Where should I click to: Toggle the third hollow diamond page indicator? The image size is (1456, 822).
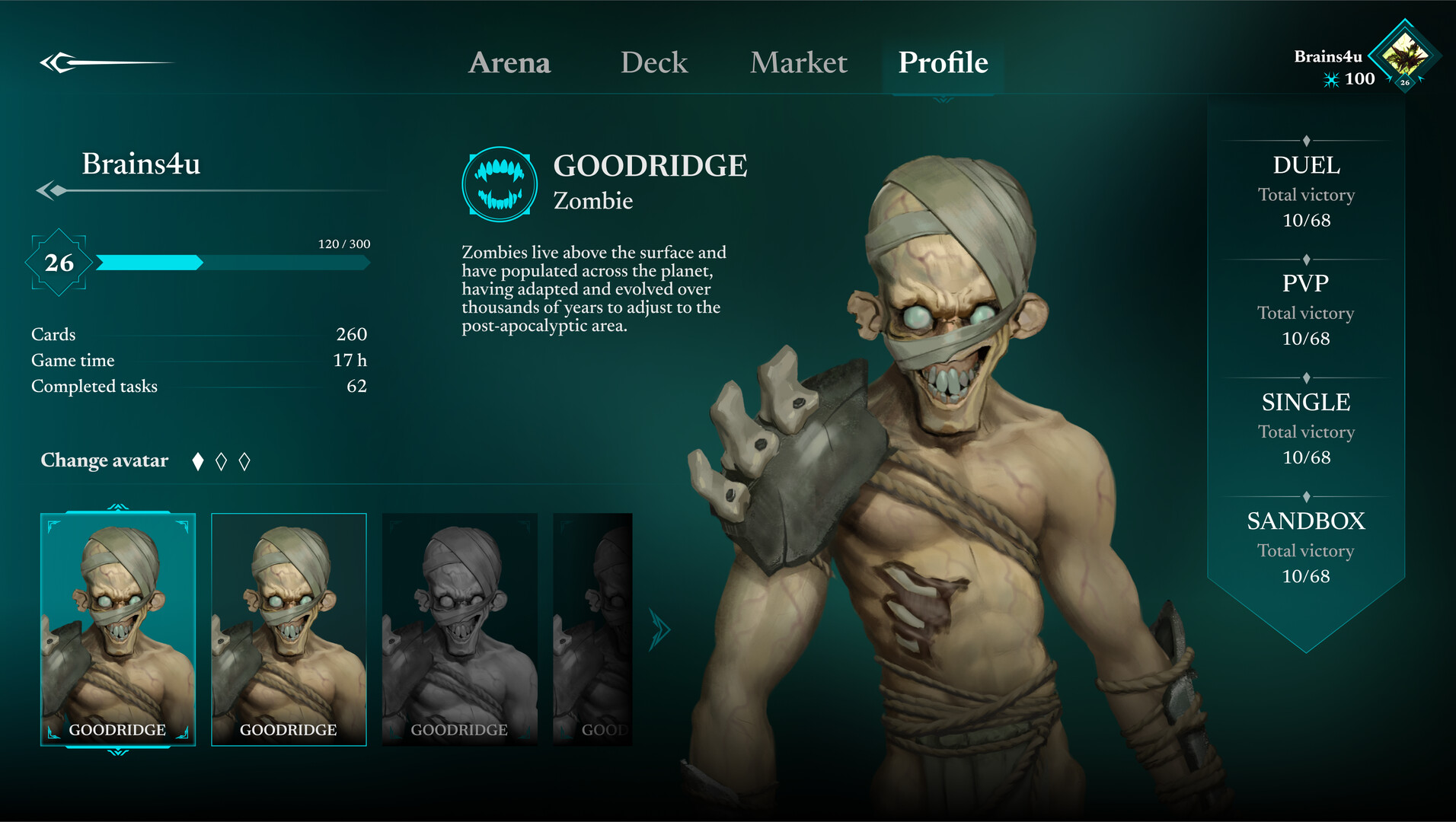244,460
